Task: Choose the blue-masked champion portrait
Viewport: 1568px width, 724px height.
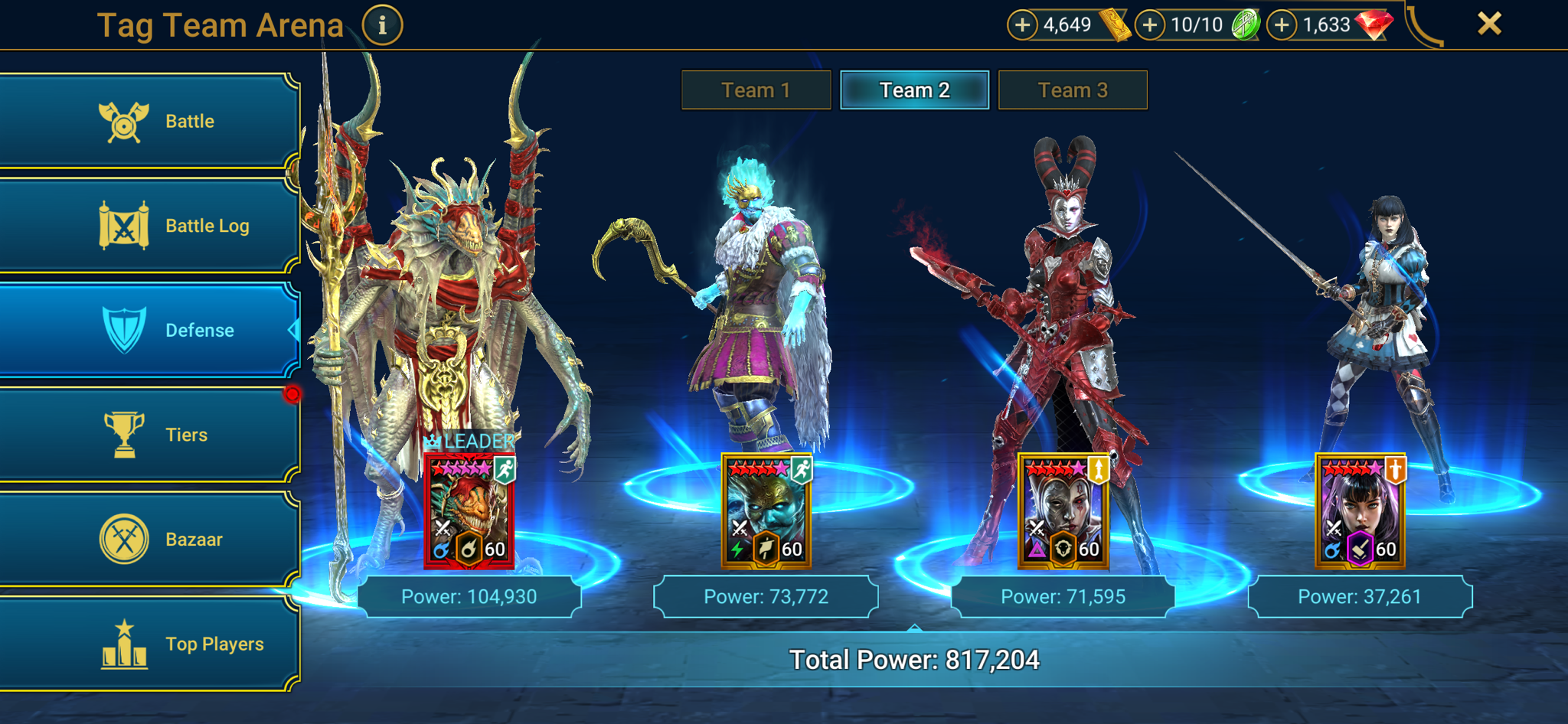Action: [766, 511]
